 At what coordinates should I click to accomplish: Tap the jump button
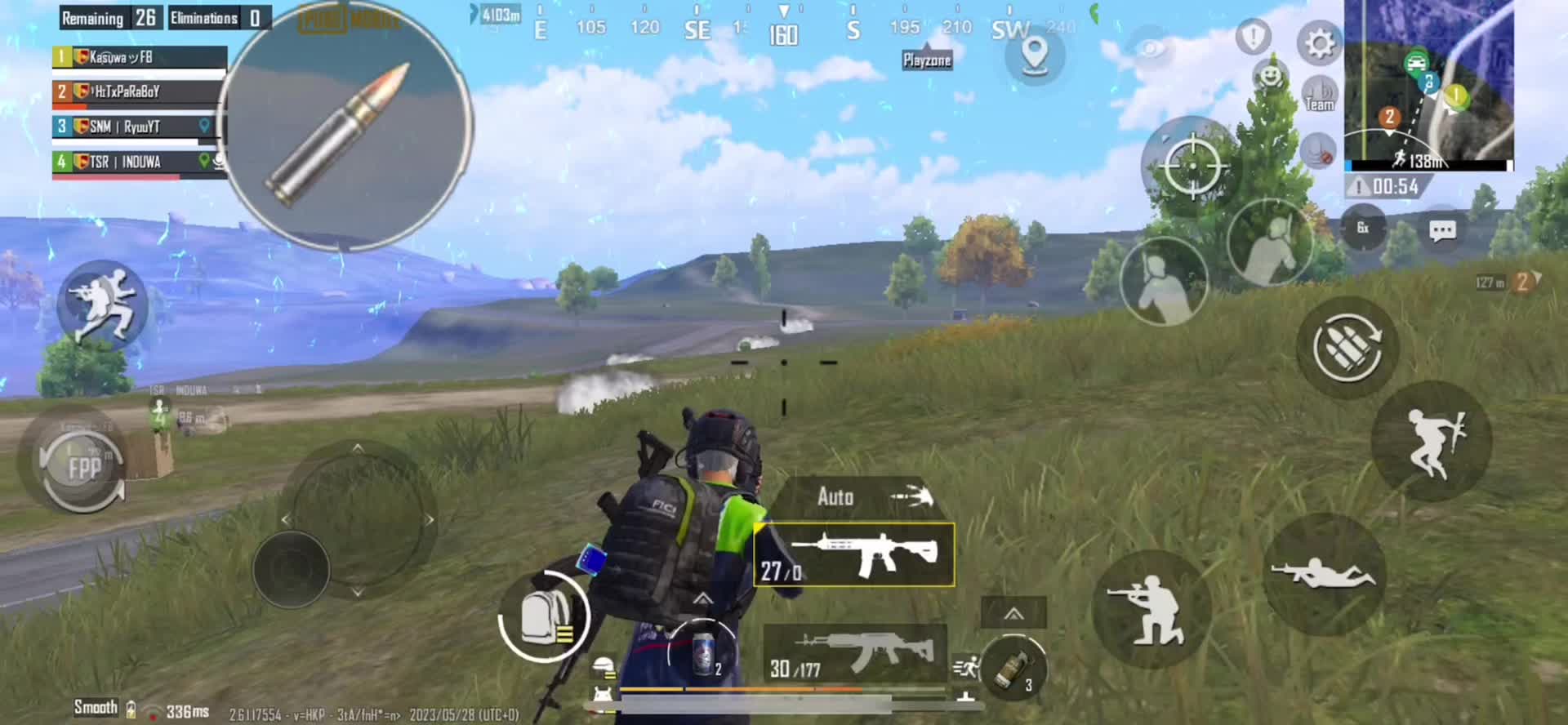coord(1432,442)
